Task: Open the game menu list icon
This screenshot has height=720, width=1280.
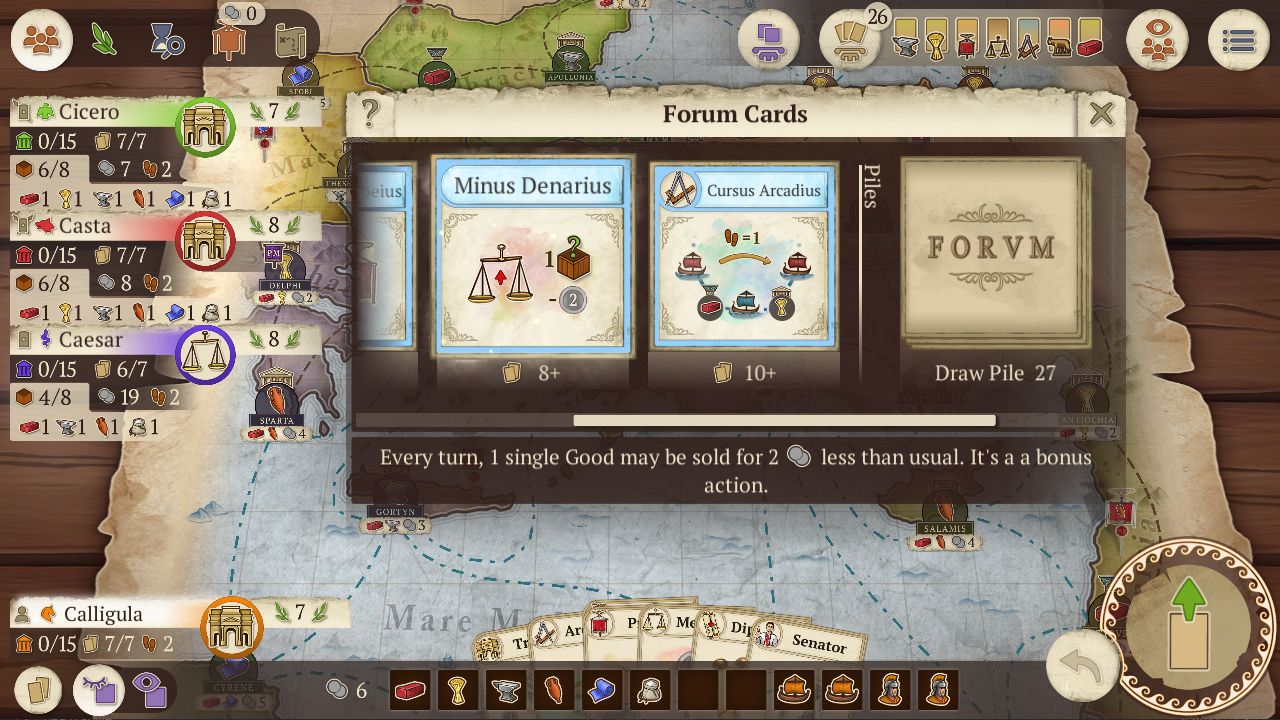Action: point(1236,40)
